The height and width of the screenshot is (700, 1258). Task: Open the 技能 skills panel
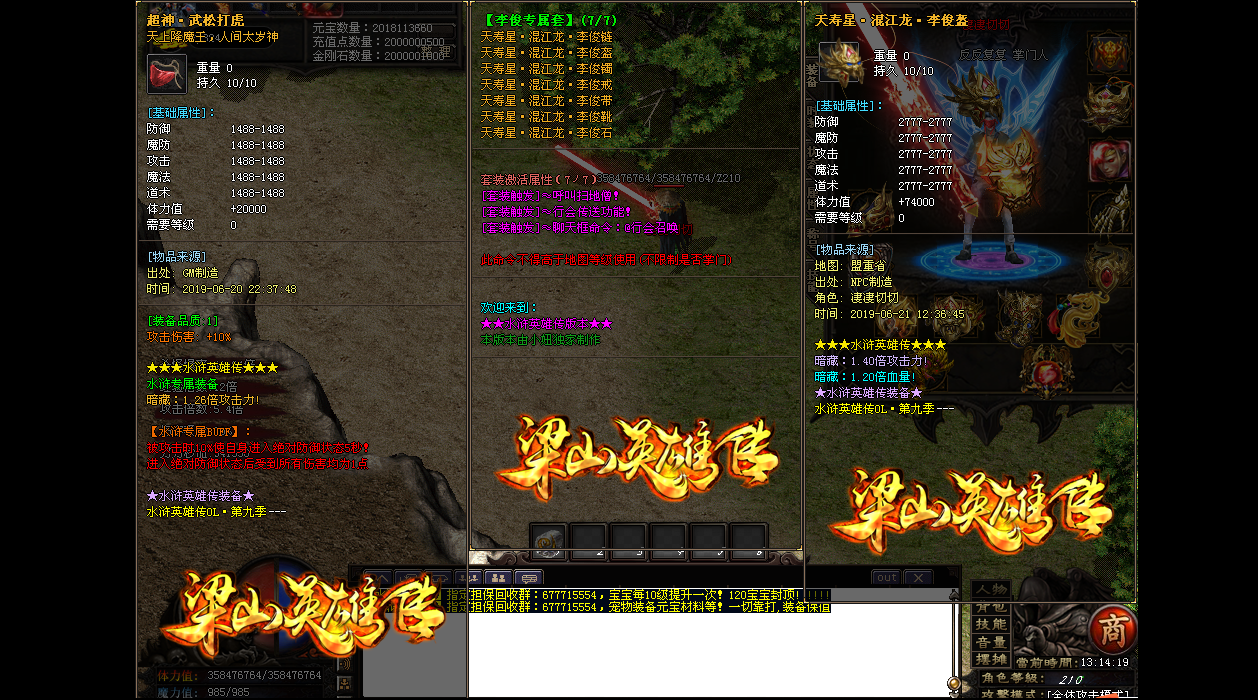click(x=992, y=624)
